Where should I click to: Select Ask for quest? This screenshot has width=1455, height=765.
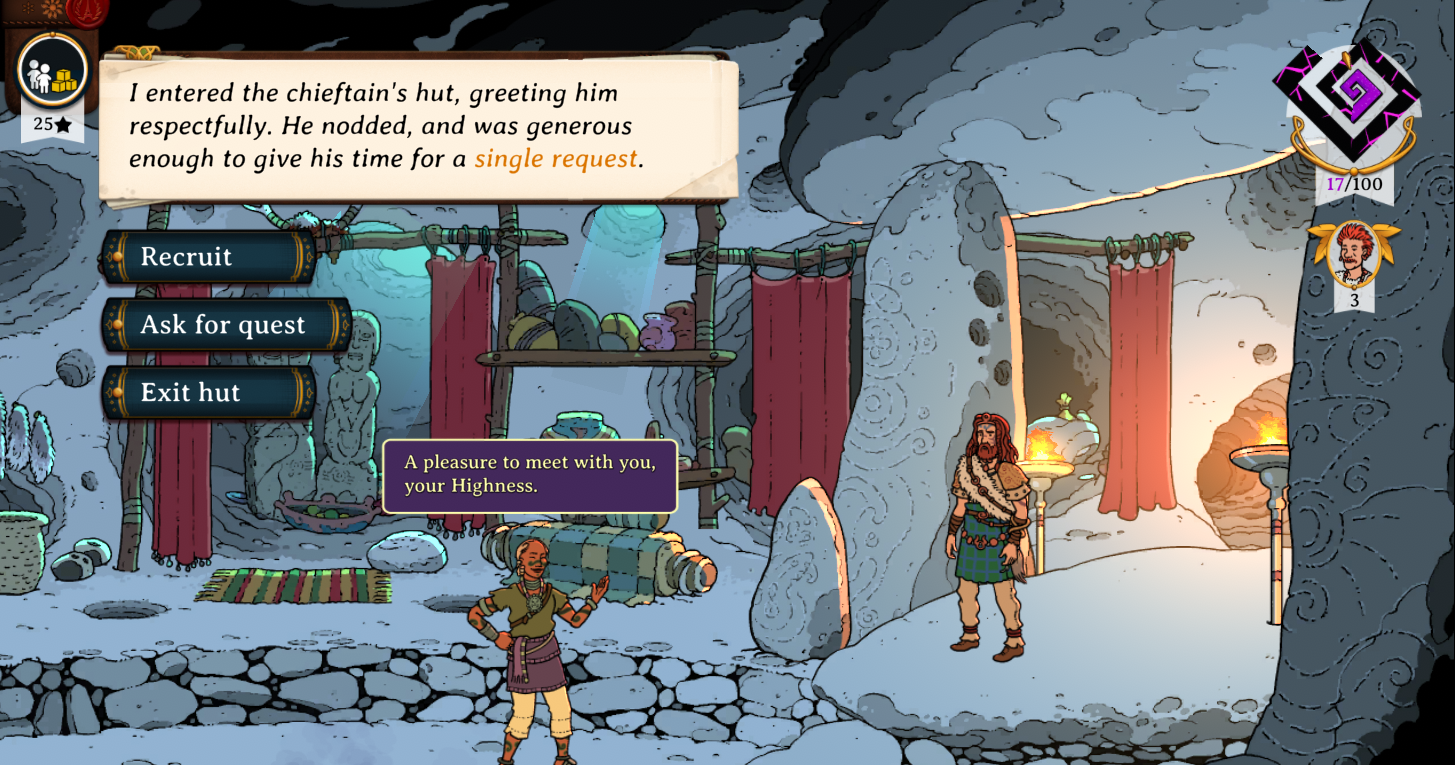tap(225, 325)
